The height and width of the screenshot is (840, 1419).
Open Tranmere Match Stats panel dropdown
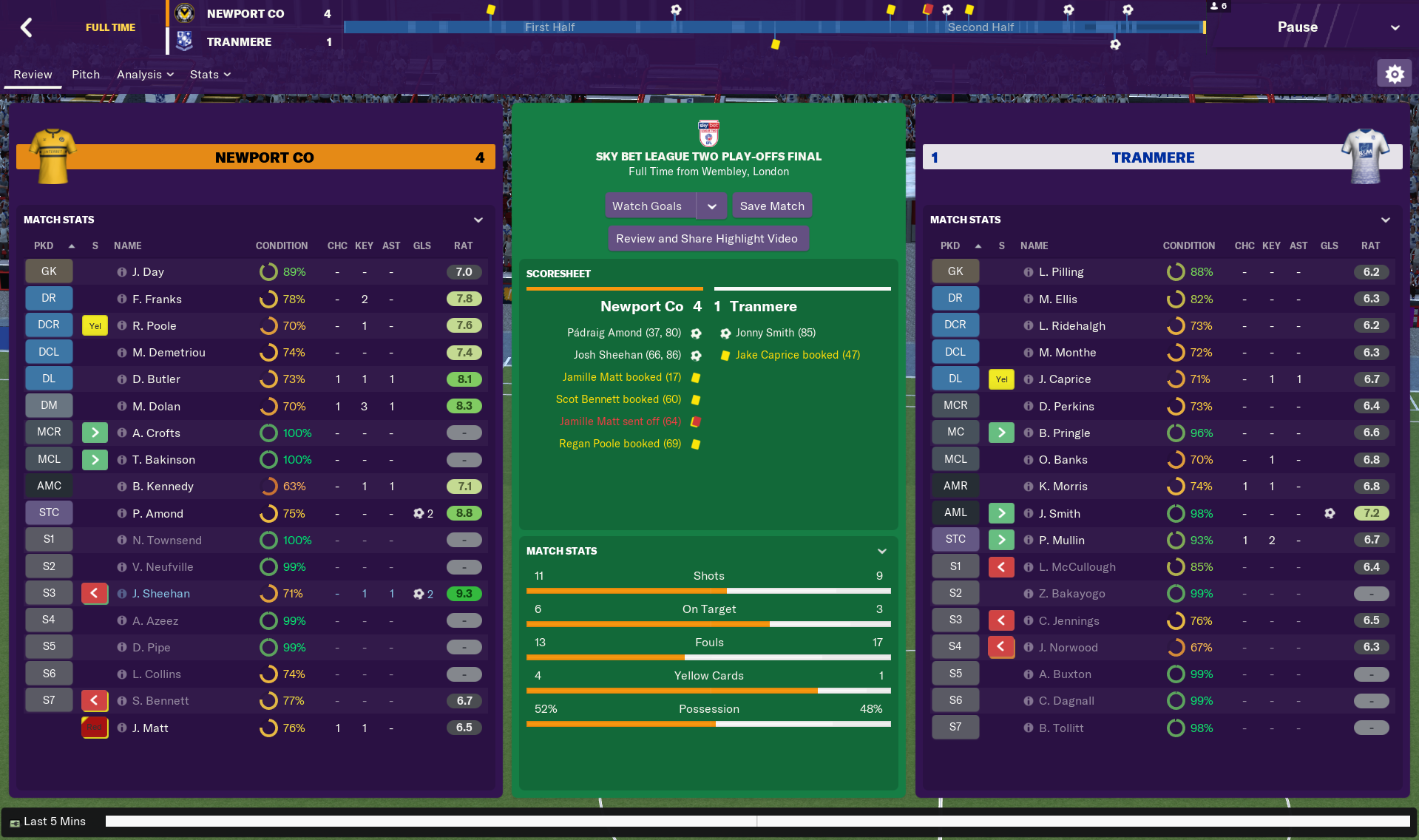pyautogui.click(x=1385, y=220)
